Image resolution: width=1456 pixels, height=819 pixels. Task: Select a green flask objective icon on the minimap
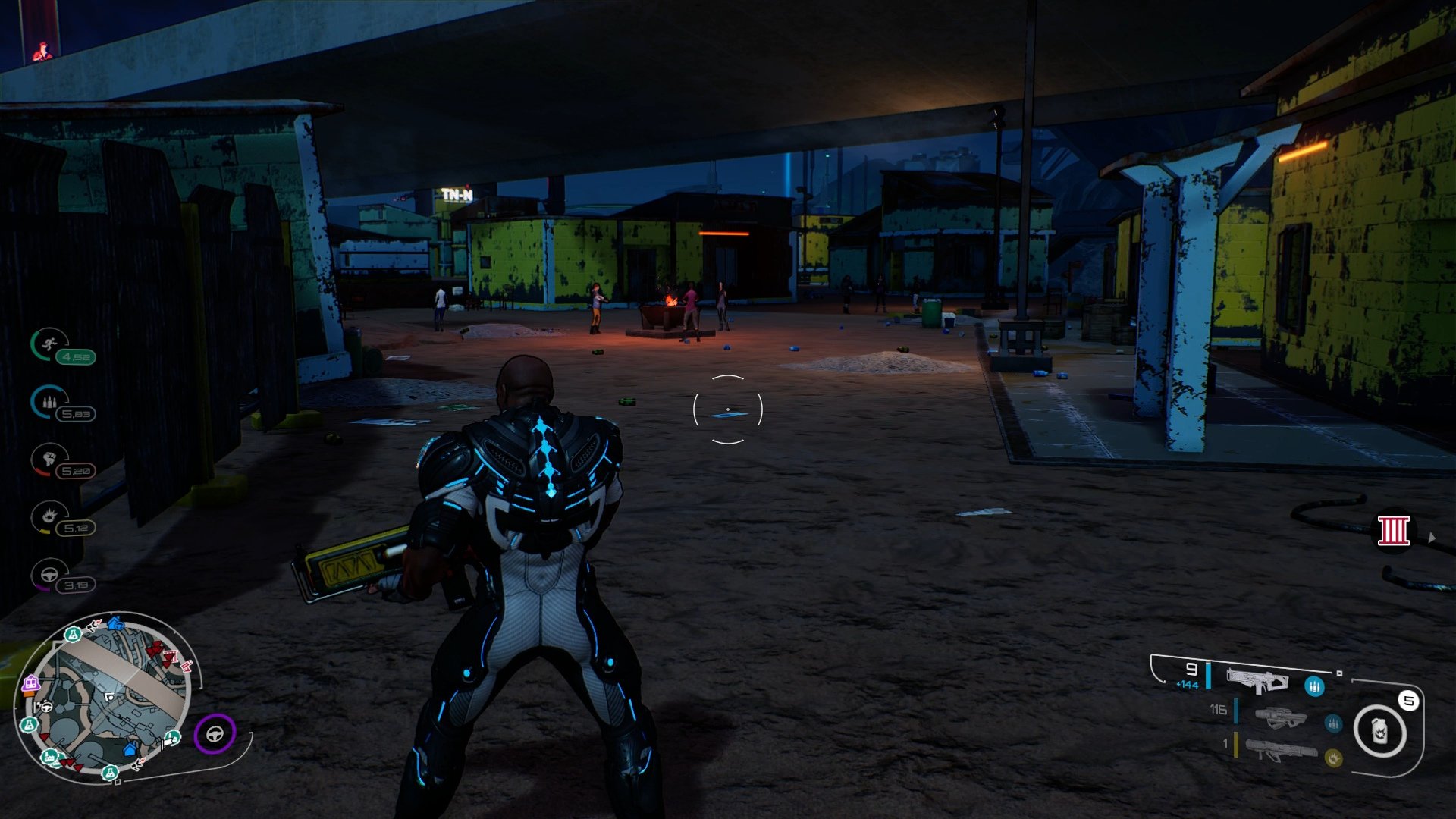(x=73, y=635)
